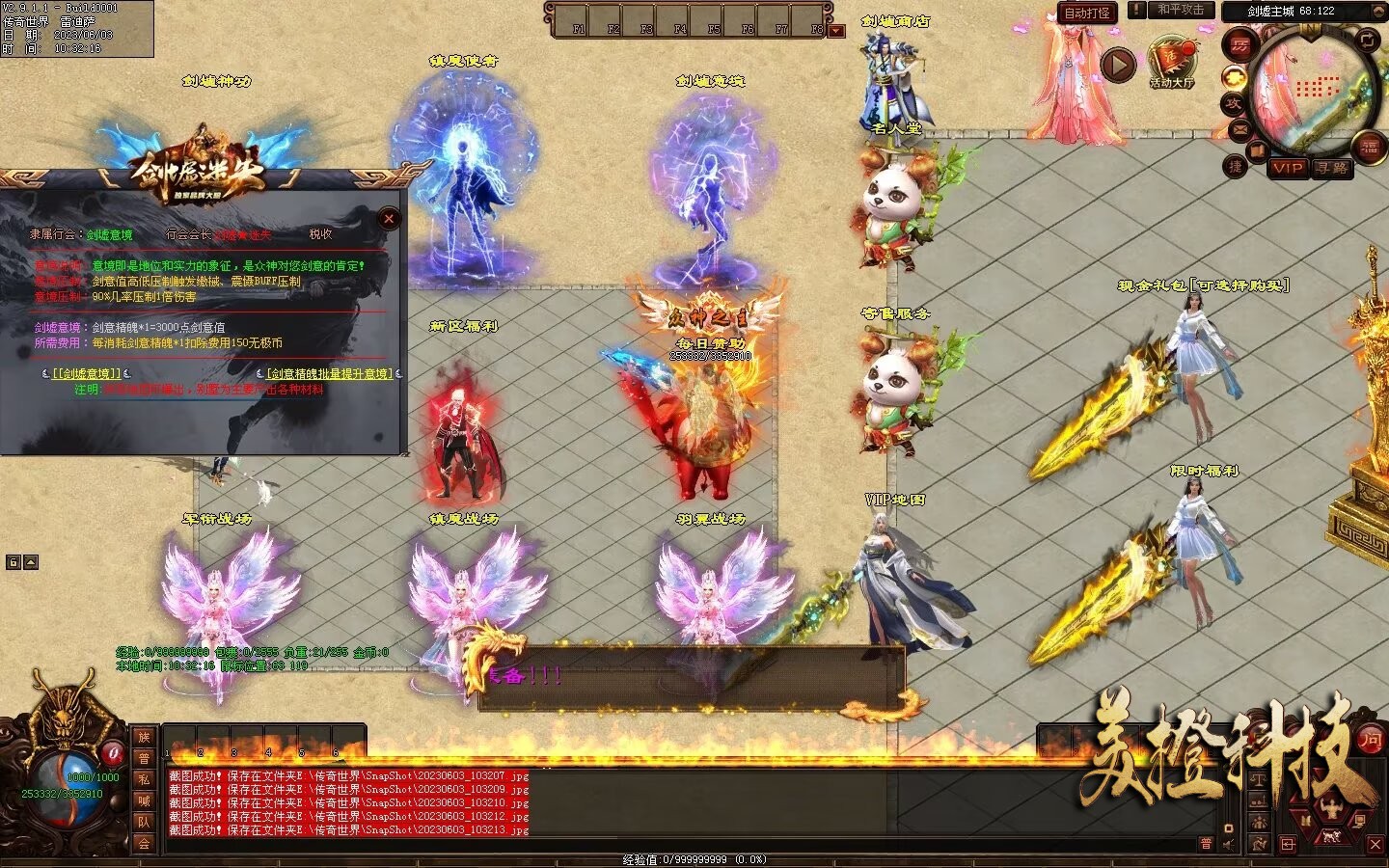This screenshot has width=1389, height=868.
Task: Click the round play arrow button
Action: [x=1118, y=66]
